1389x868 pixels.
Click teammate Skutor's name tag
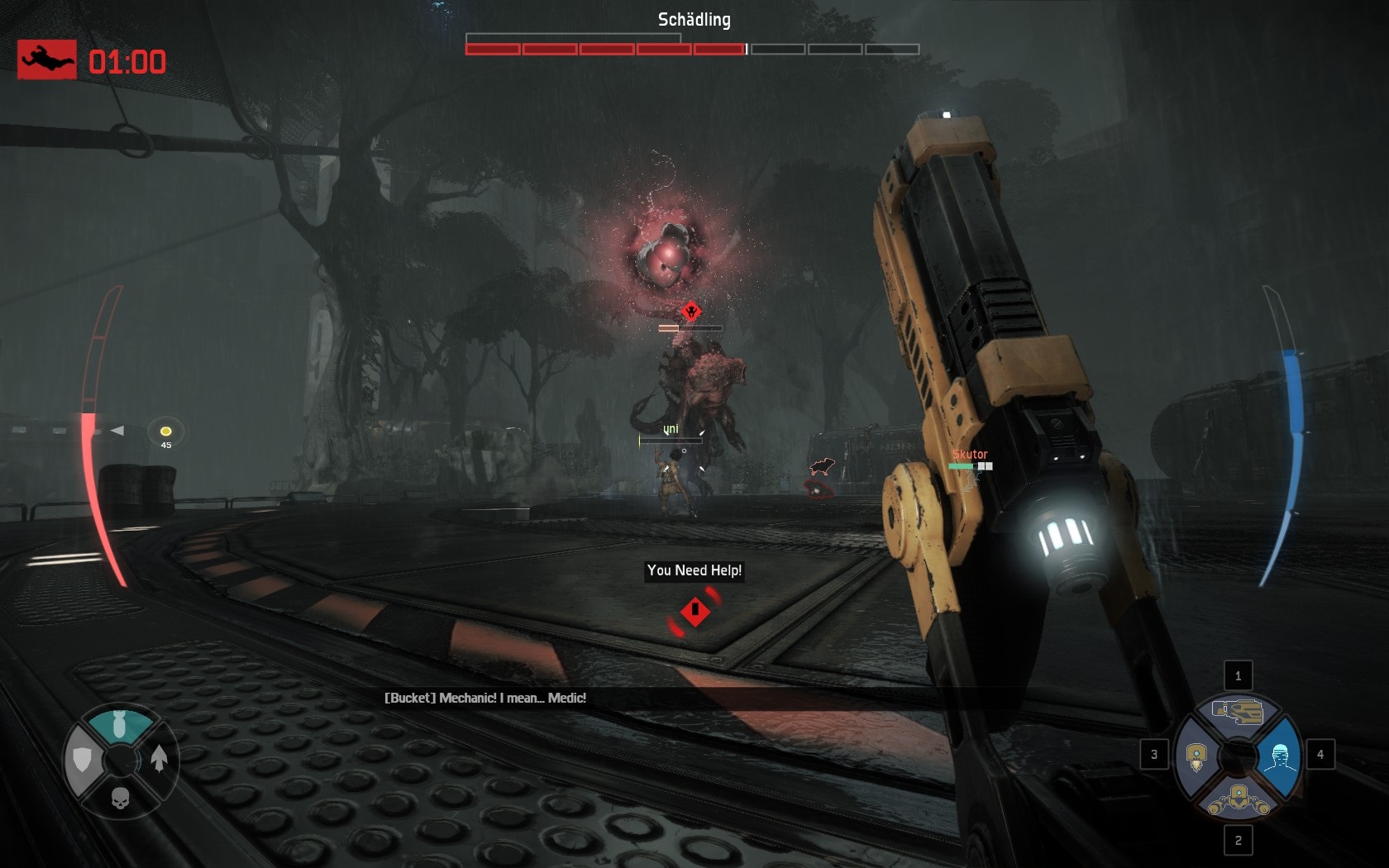970,454
